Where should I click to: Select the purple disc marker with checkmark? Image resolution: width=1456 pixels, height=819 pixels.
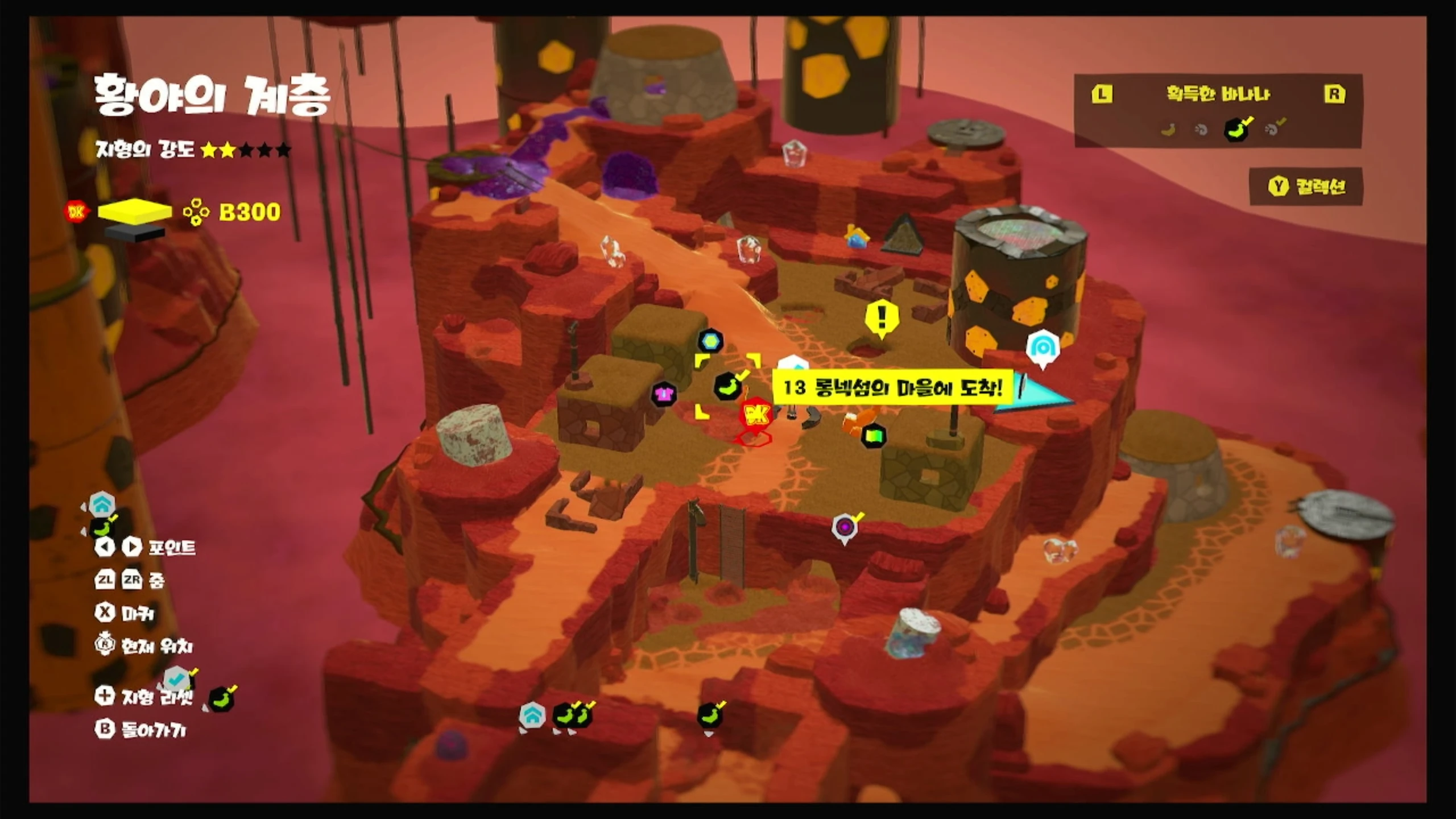pyautogui.click(x=845, y=527)
